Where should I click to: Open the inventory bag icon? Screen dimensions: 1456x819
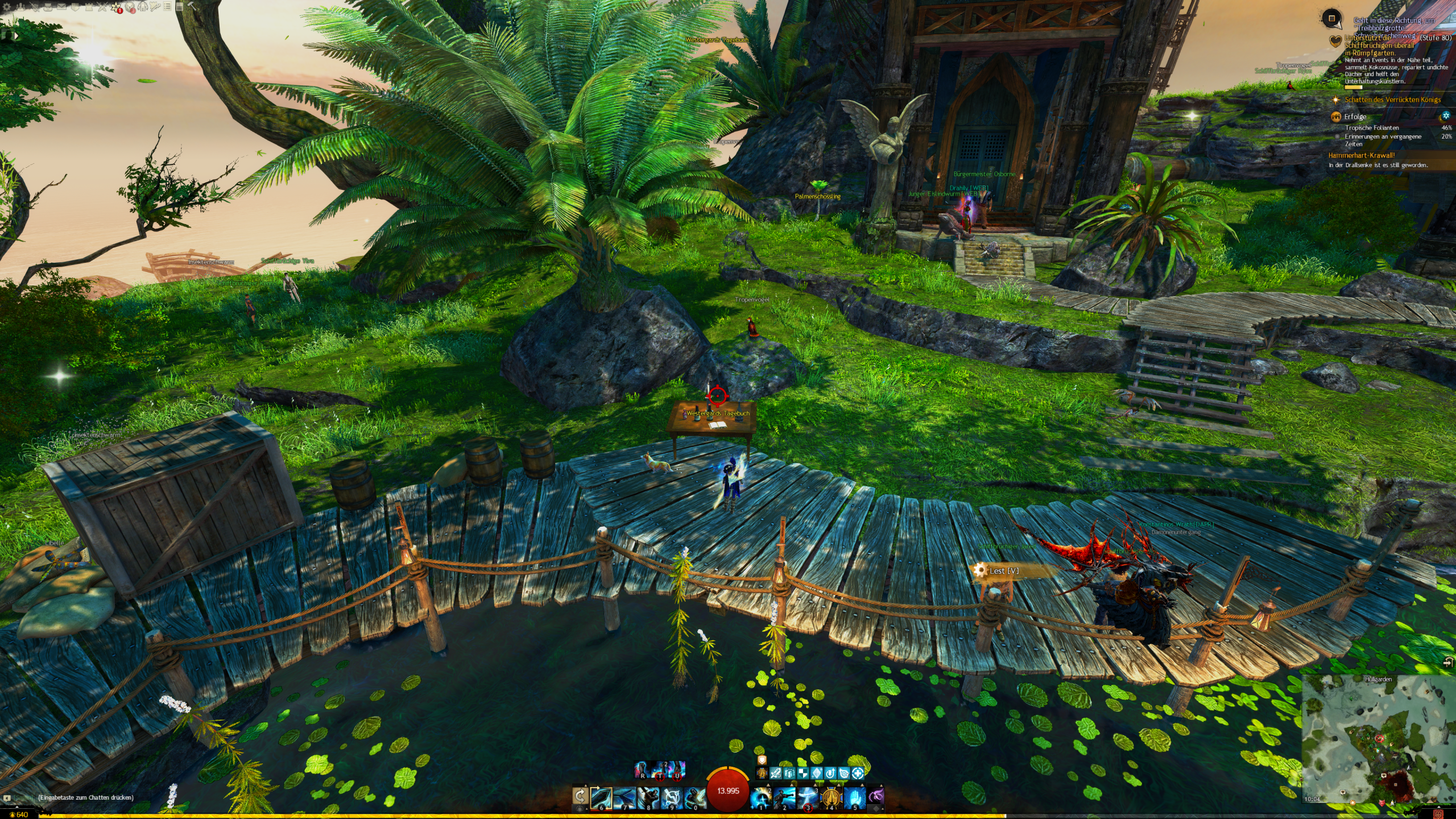coord(48,7)
